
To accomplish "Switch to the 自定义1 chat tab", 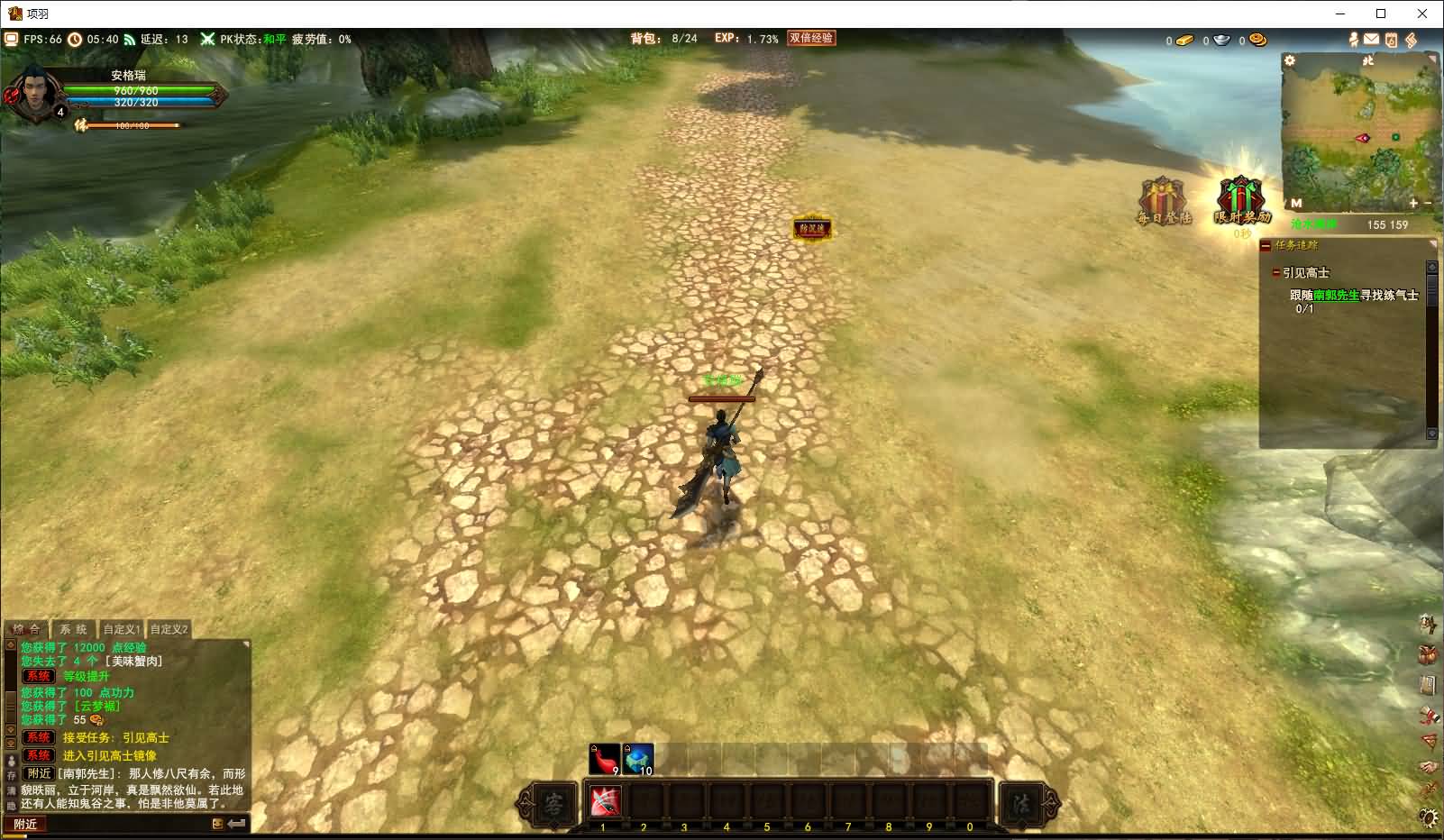I will tap(122, 629).
